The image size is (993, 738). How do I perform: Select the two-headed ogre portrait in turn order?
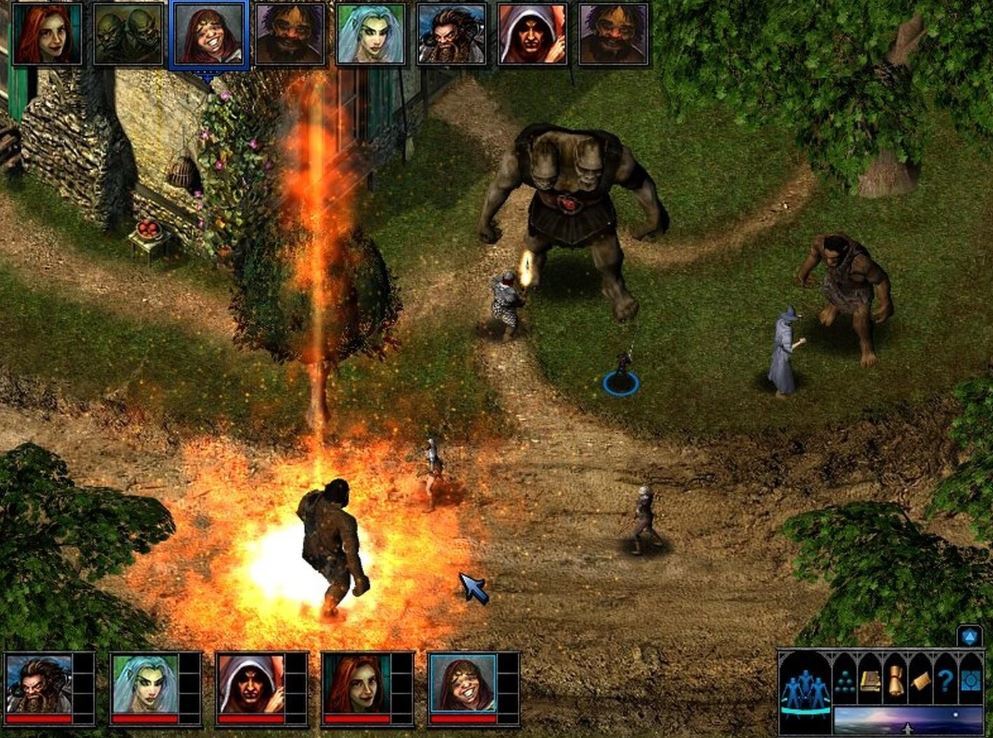(127, 34)
